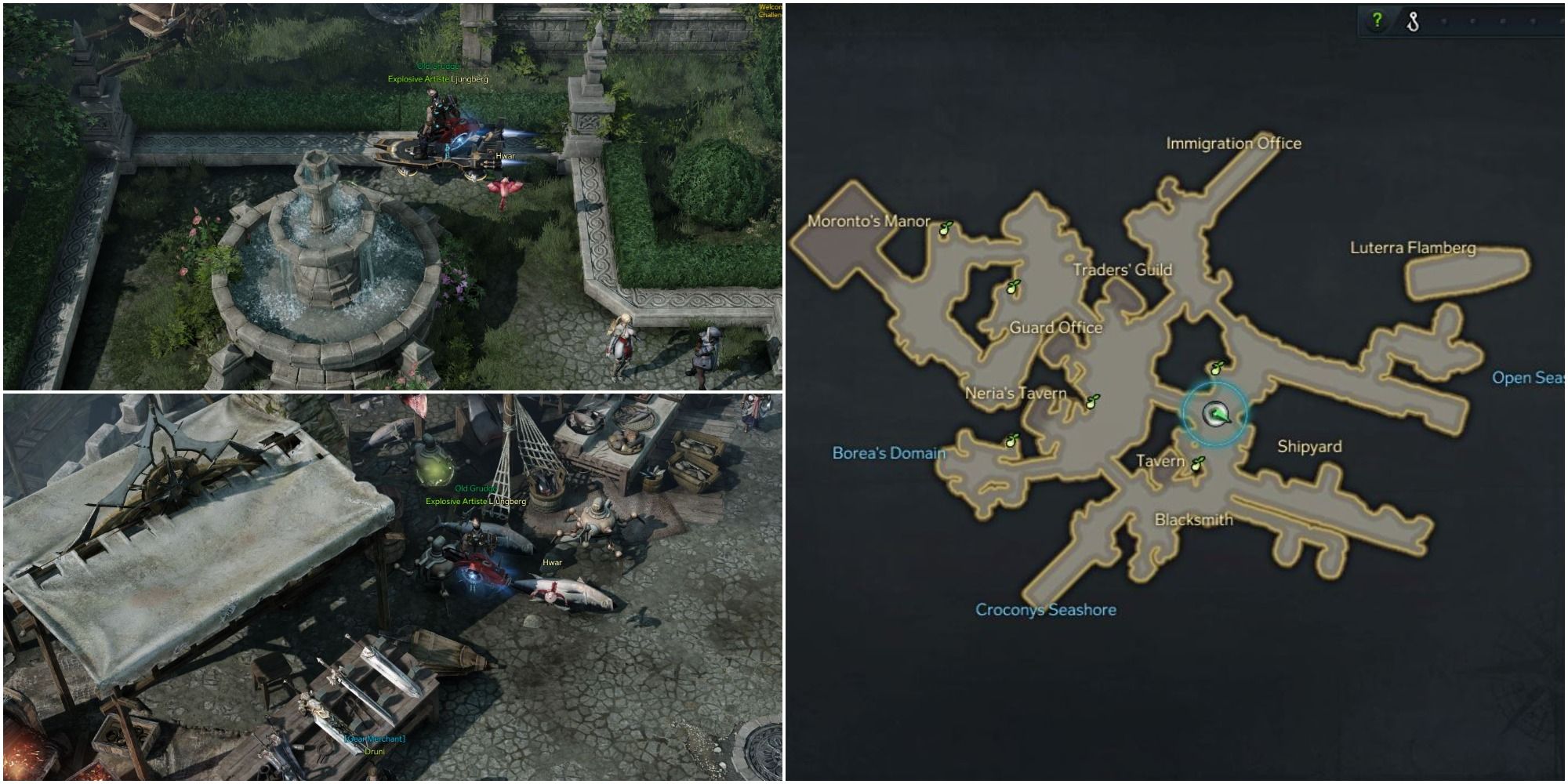Click the Blacksmith location name
The width and height of the screenshot is (1568, 784).
(x=1194, y=518)
